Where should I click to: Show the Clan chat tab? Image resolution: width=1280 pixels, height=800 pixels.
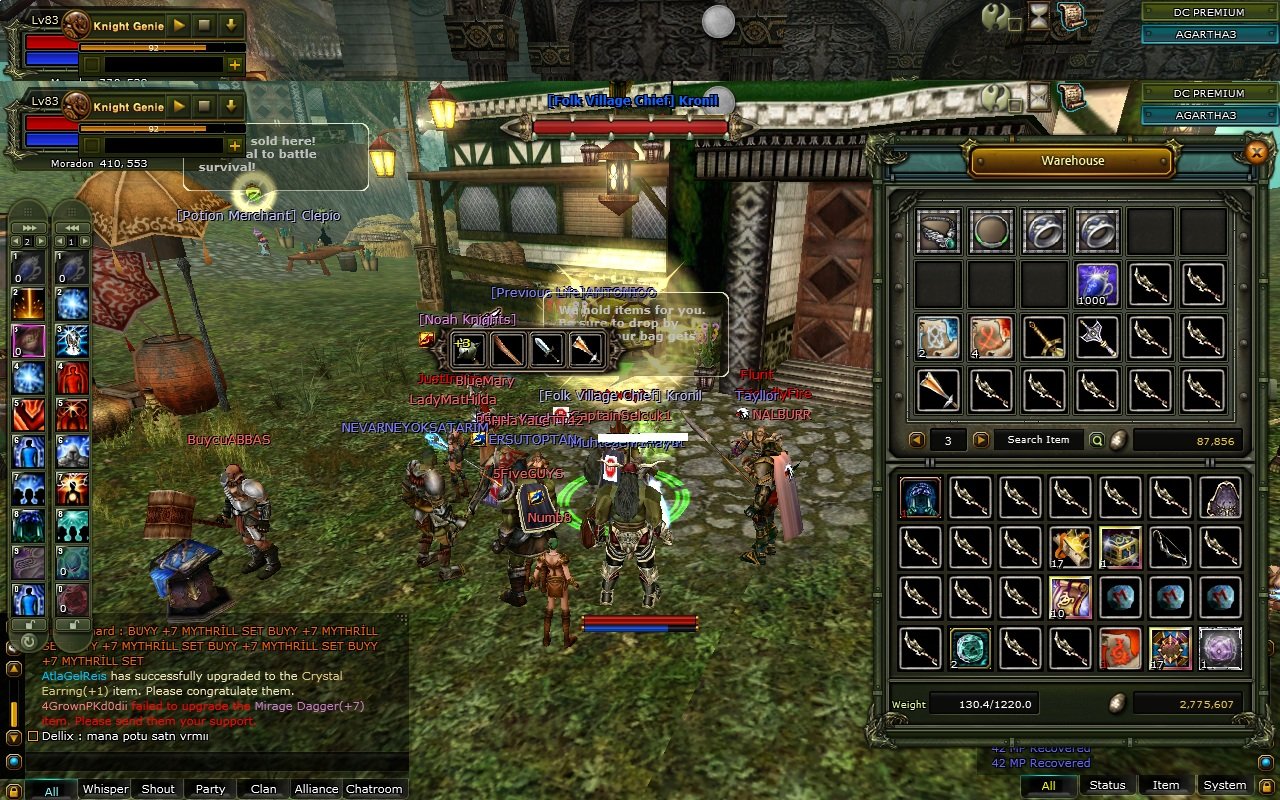(263, 789)
